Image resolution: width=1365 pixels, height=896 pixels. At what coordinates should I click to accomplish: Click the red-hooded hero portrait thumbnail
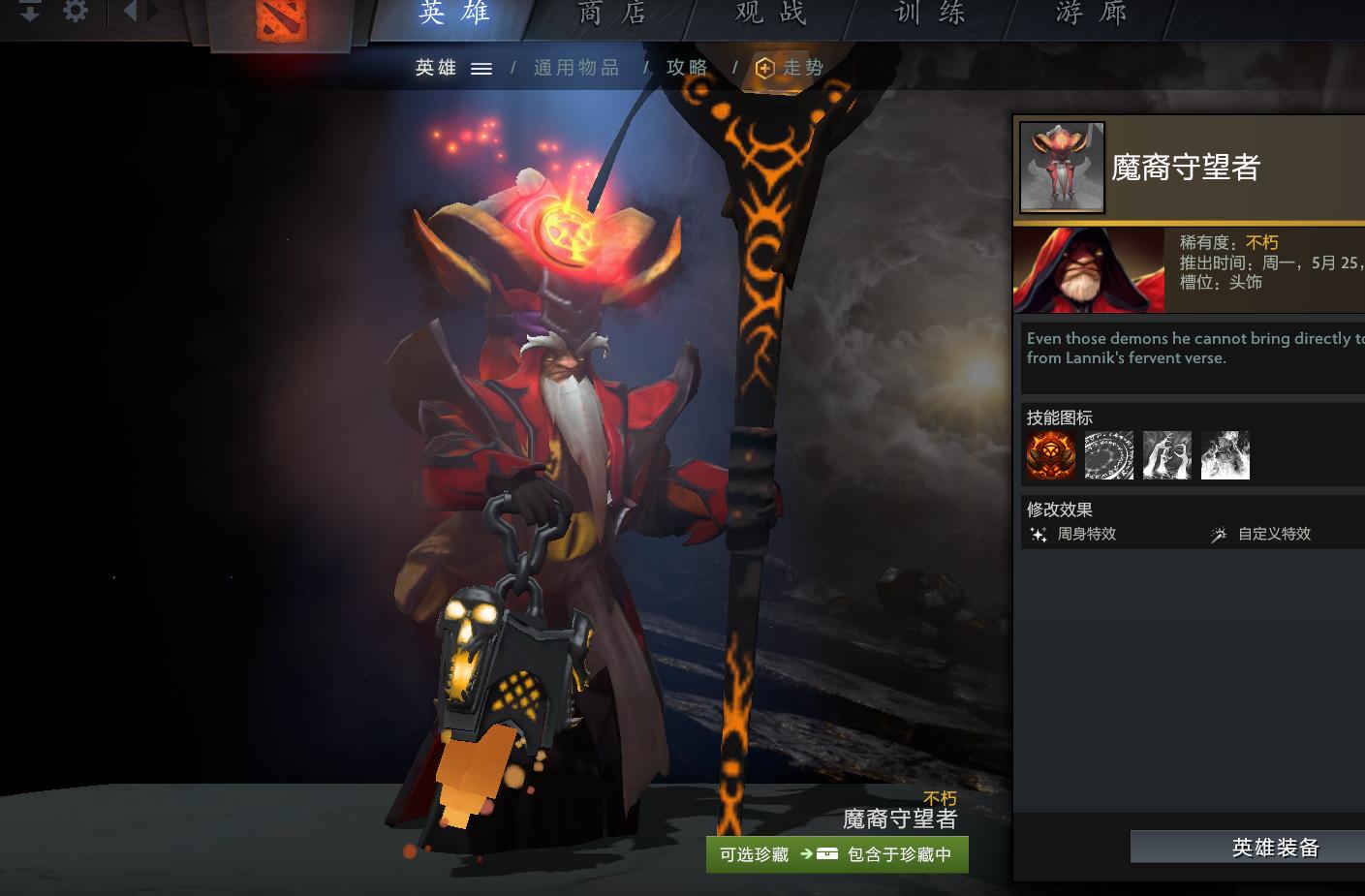(1088, 270)
